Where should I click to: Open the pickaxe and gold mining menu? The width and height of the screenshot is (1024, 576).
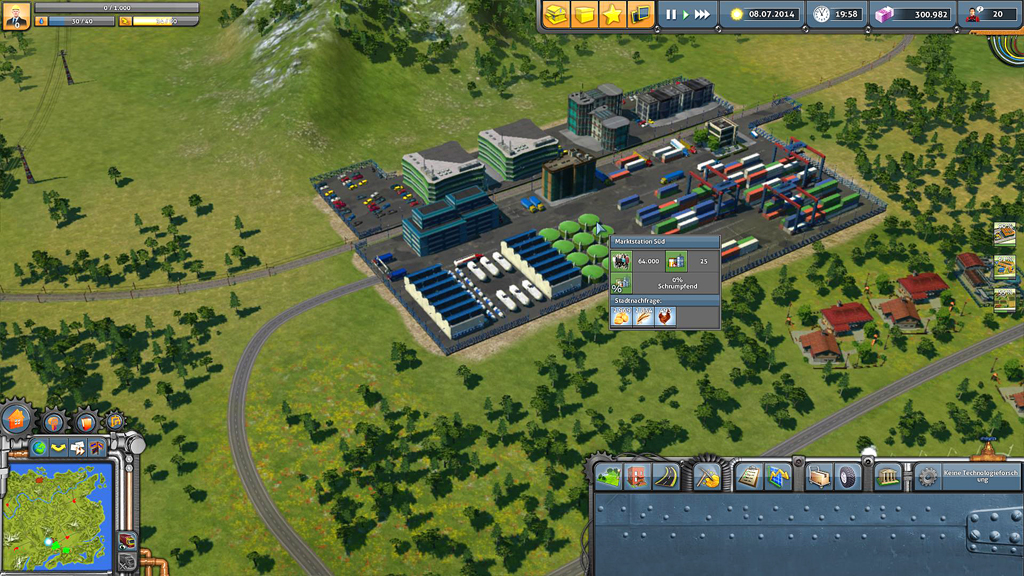click(707, 477)
